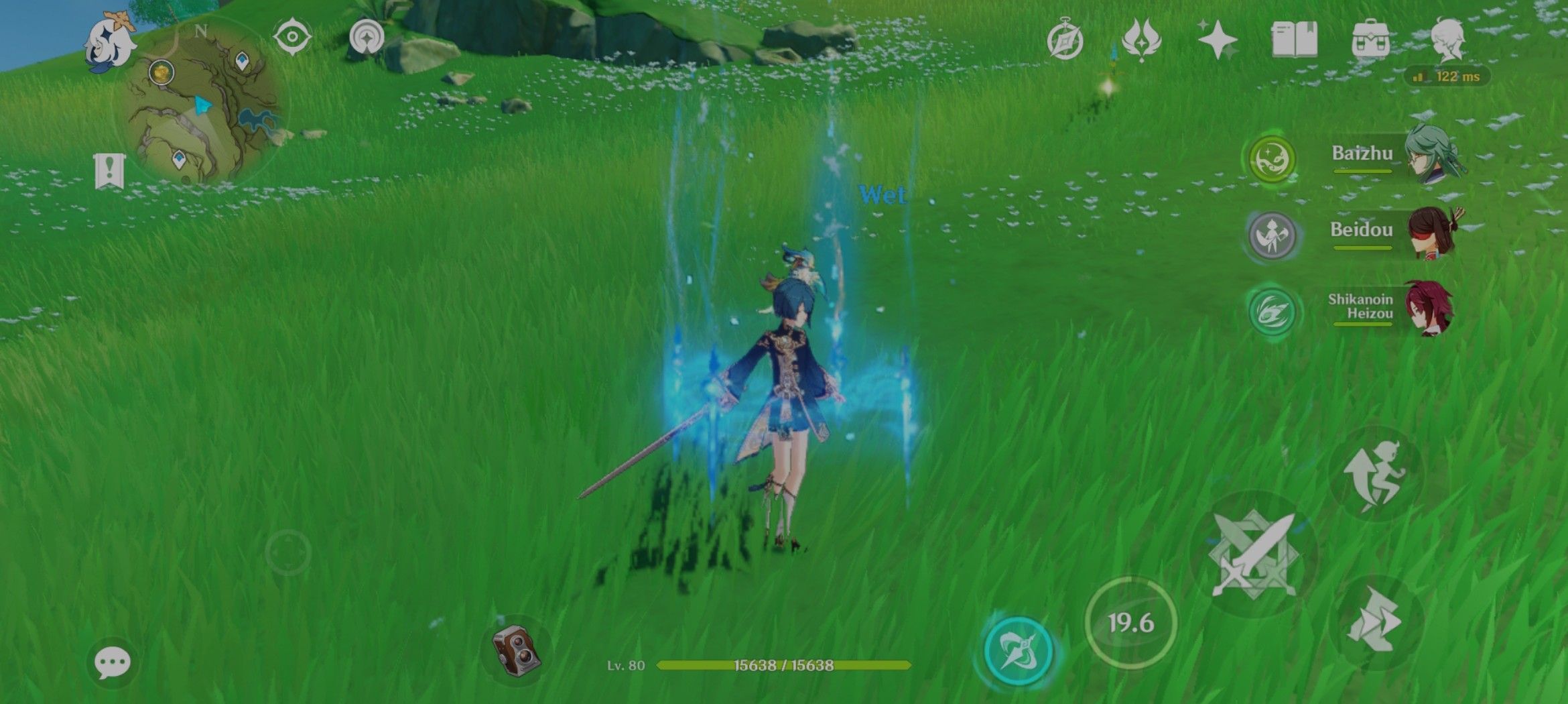Tap the 122 ms ping indicator
The width and height of the screenshot is (1568, 704).
click(1451, 77)
